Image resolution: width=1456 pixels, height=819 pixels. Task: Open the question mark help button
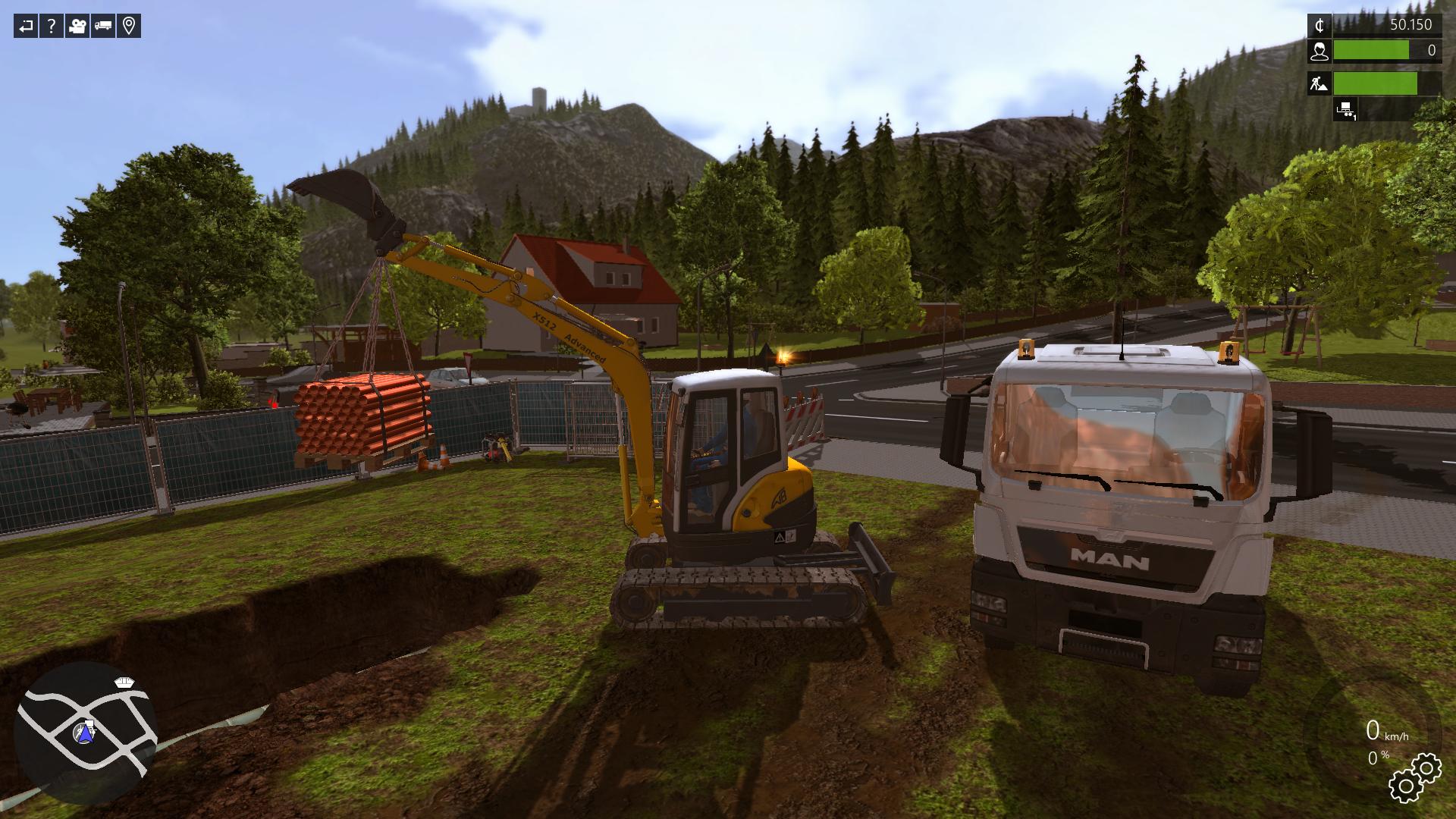pyautogui.click(x=52, y=27)
